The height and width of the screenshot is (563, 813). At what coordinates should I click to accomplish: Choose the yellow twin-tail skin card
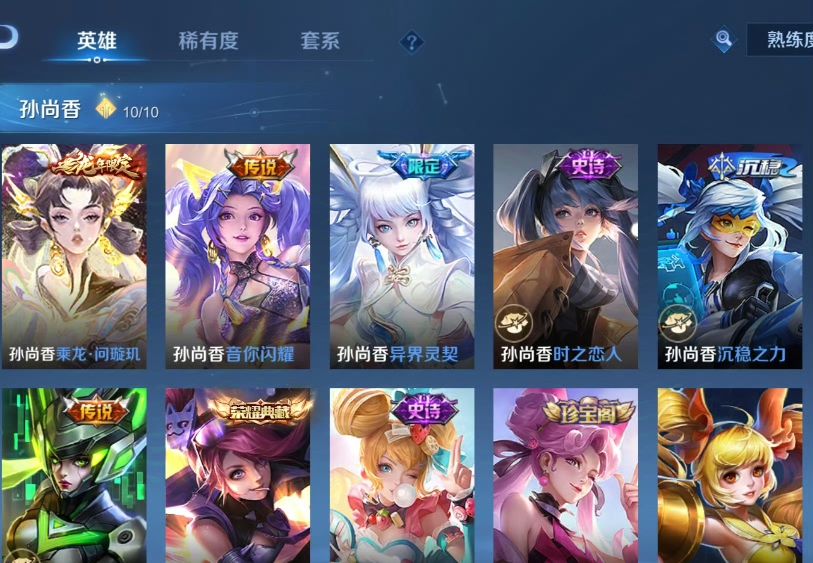coord(729,475)
